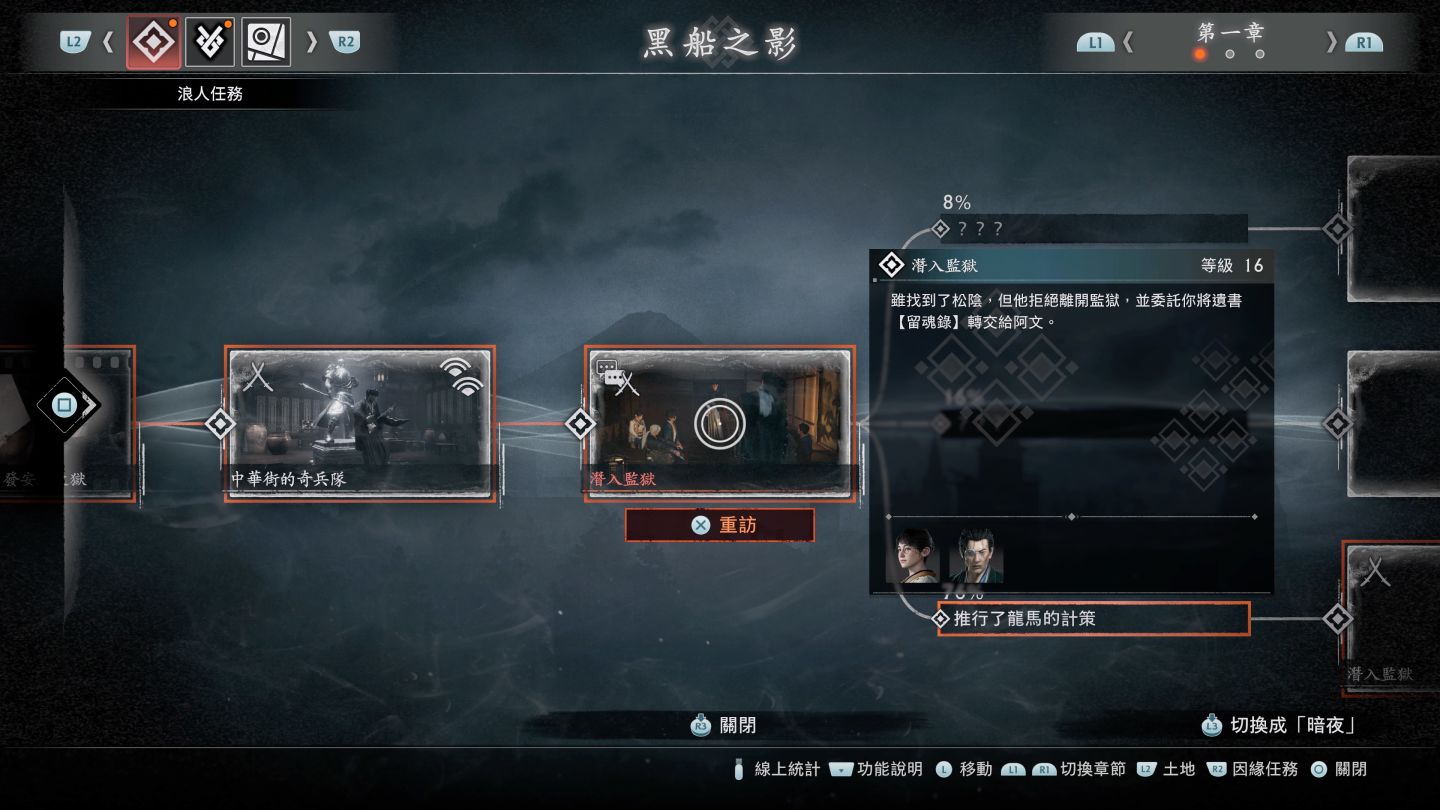Go to previous chapter with left arrow
Image resolution: width=1440 pixels, height=810 pixels.
(x=1129, y=42)
